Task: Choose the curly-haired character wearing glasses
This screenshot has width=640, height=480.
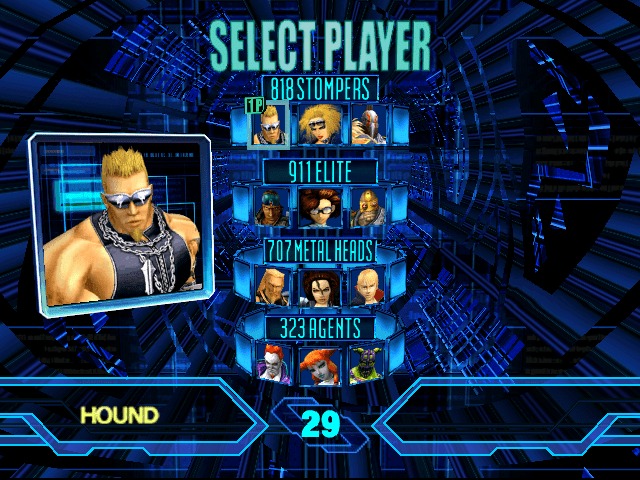Action: point(318,206)
